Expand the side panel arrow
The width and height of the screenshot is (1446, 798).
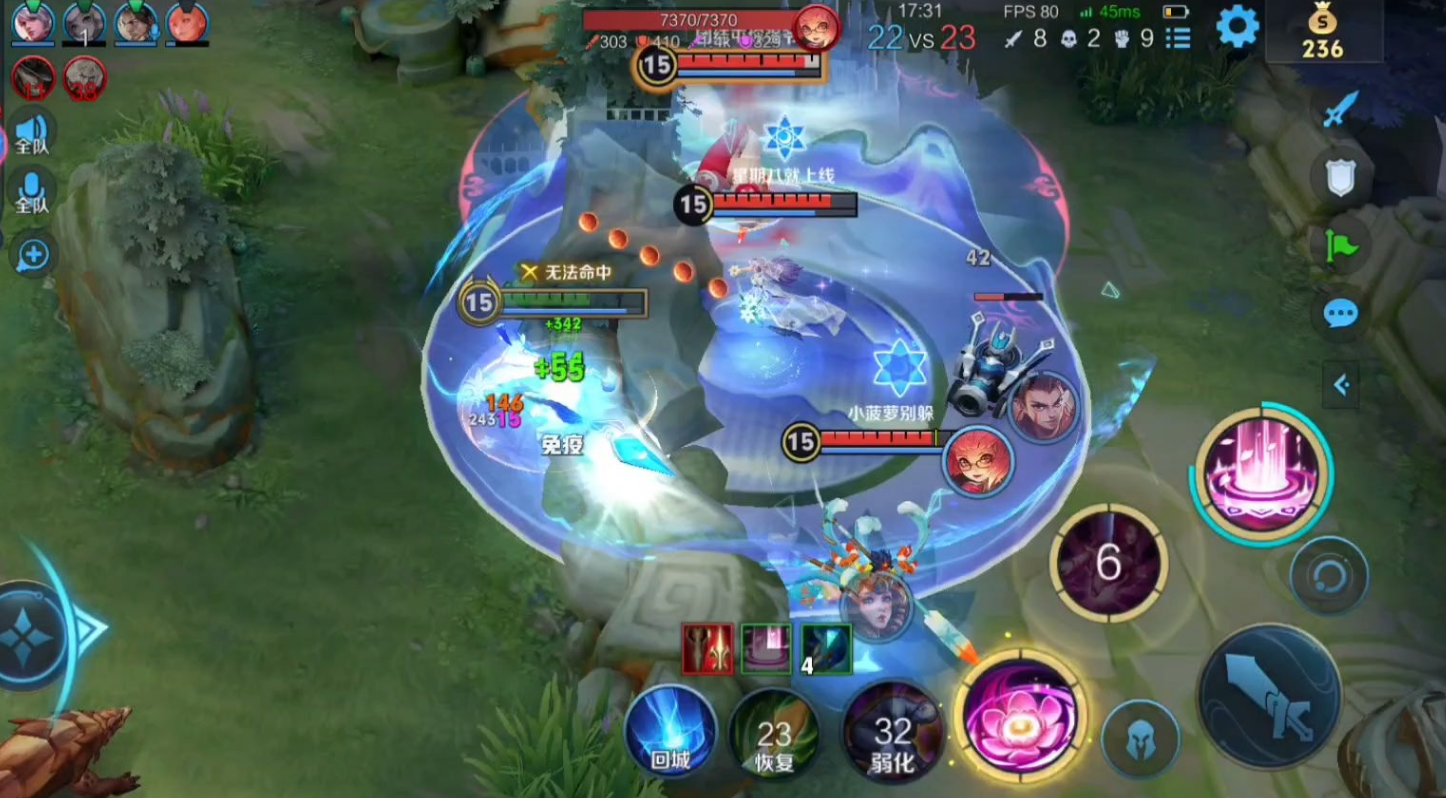1341,384
